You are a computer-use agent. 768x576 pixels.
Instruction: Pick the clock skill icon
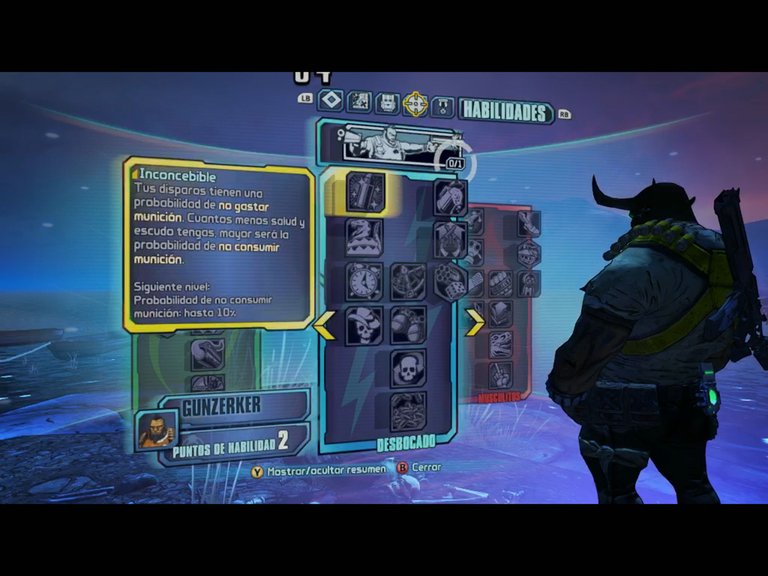click(365, 282)
